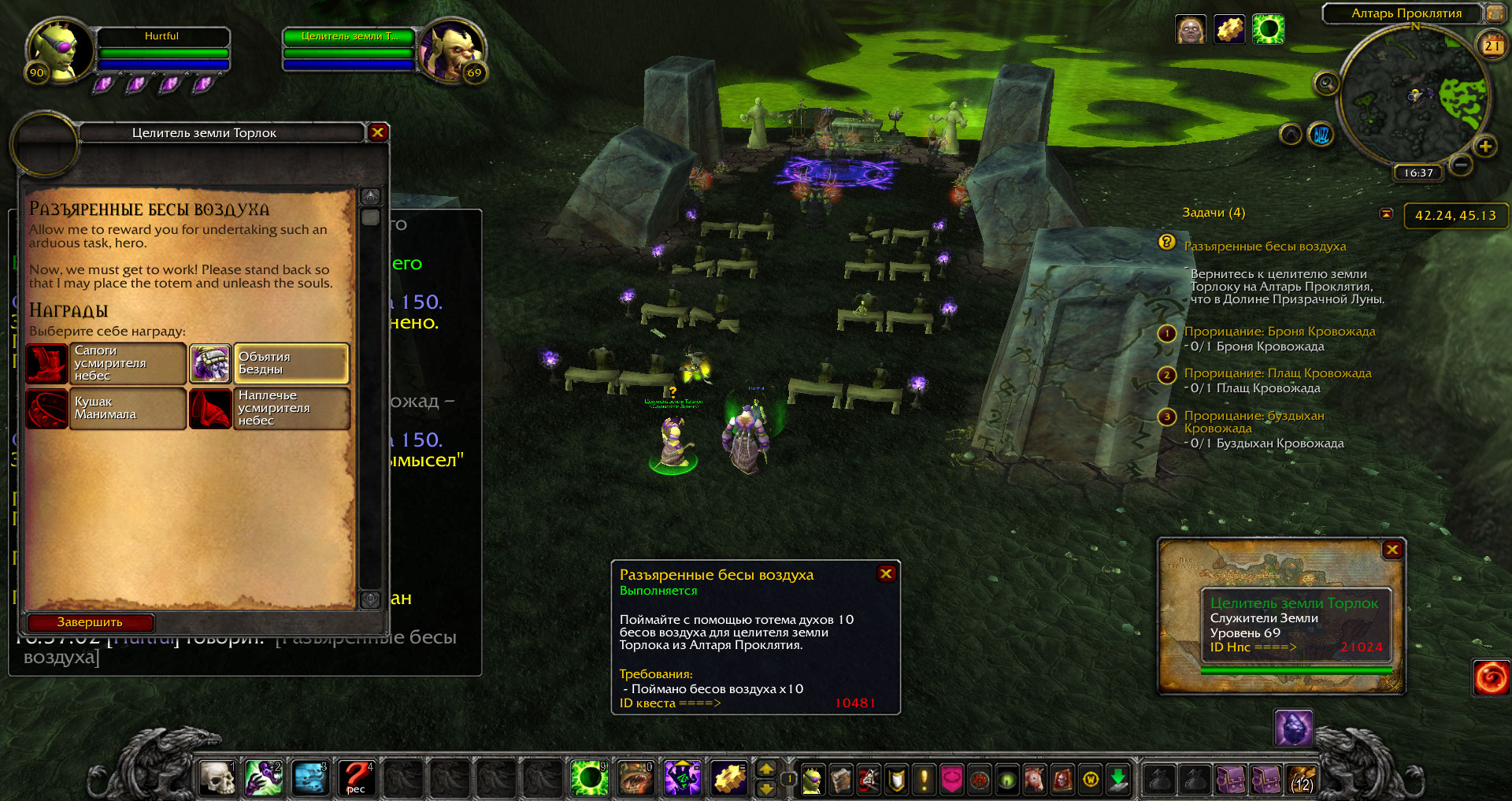Choose the Наплечье усмирителя небес reward
Viewport: 1512px width, 801px height.
coord(269,408)
